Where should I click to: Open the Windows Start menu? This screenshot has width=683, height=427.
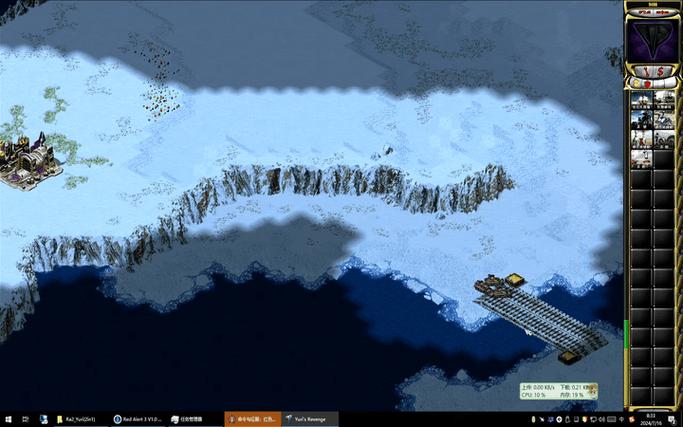point(8,419)
